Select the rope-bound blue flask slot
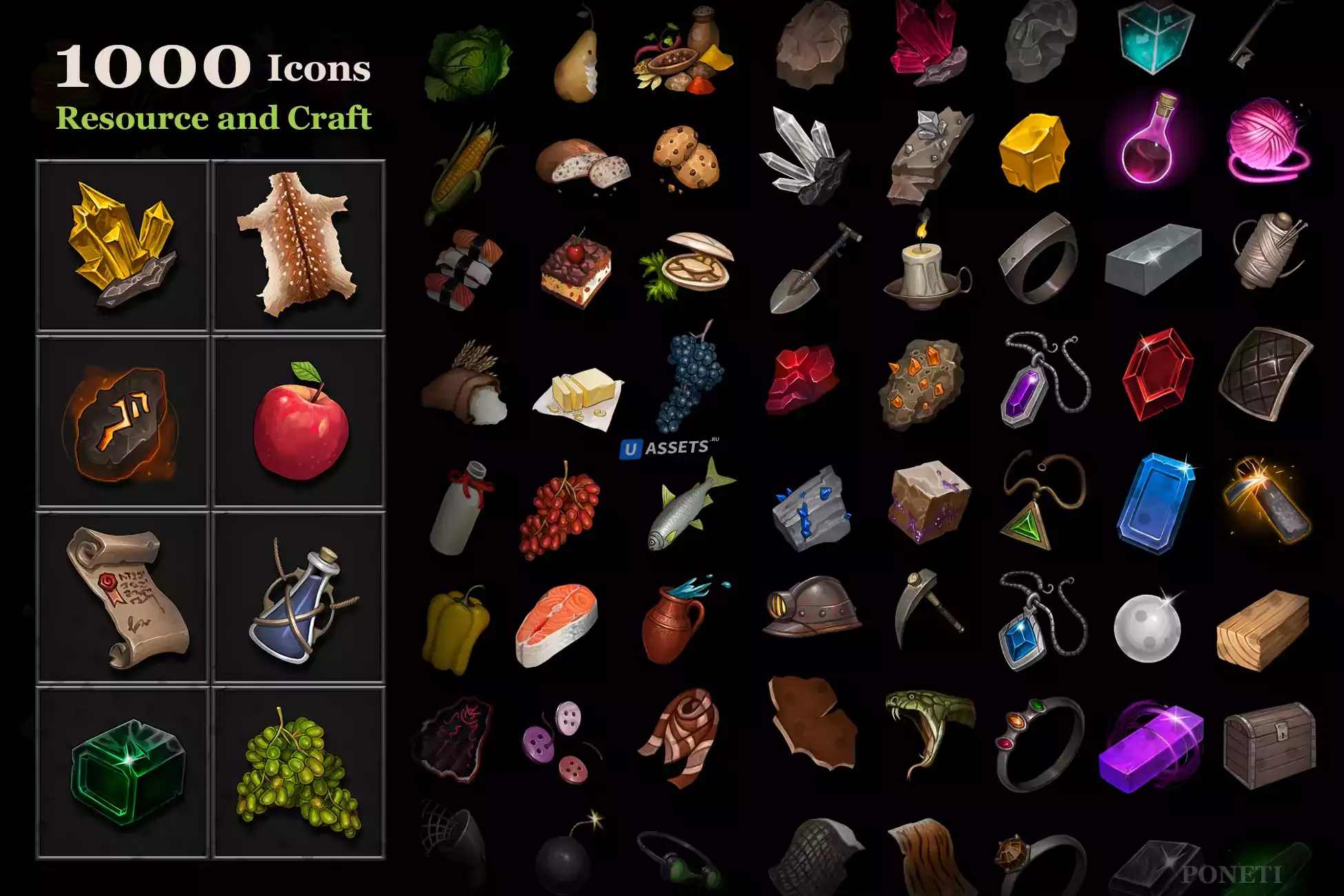 click(298, 598)
